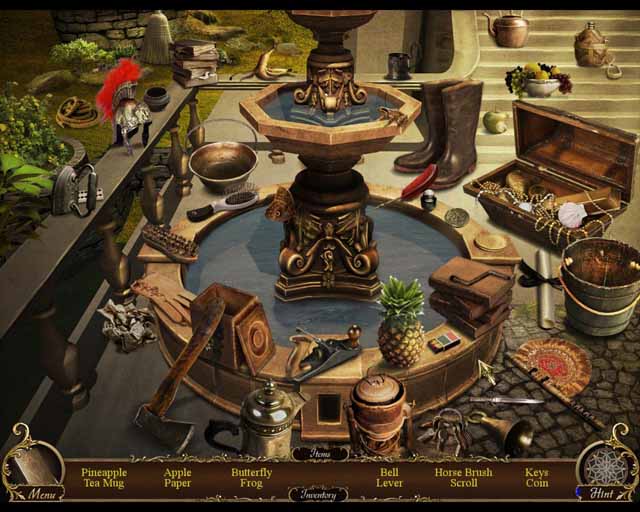This screenshot has width=640, height=512.
Task: Select the Items tab
Action: tap(320, 453)
